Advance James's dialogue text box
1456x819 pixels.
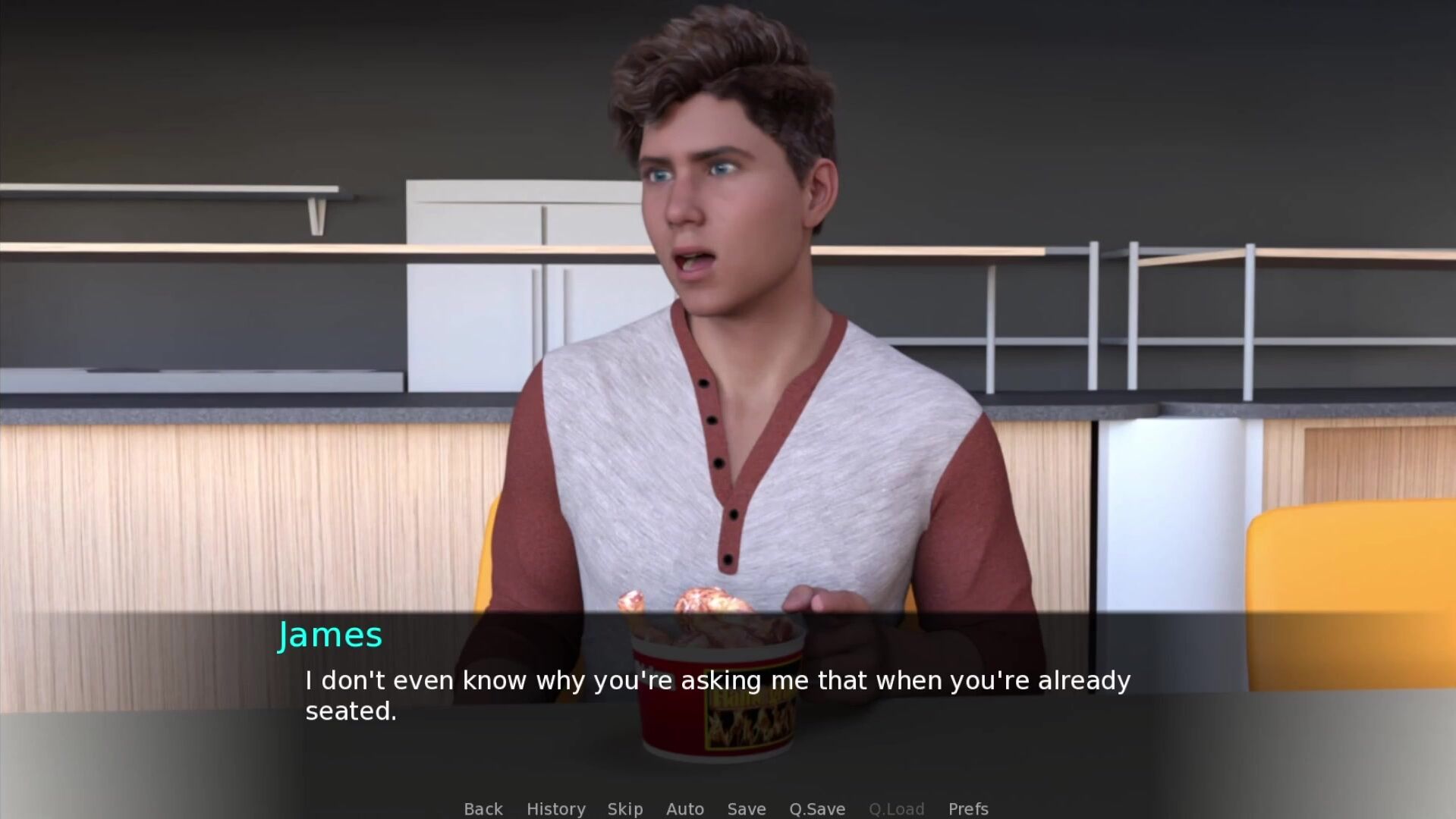(x=717, y=695)
